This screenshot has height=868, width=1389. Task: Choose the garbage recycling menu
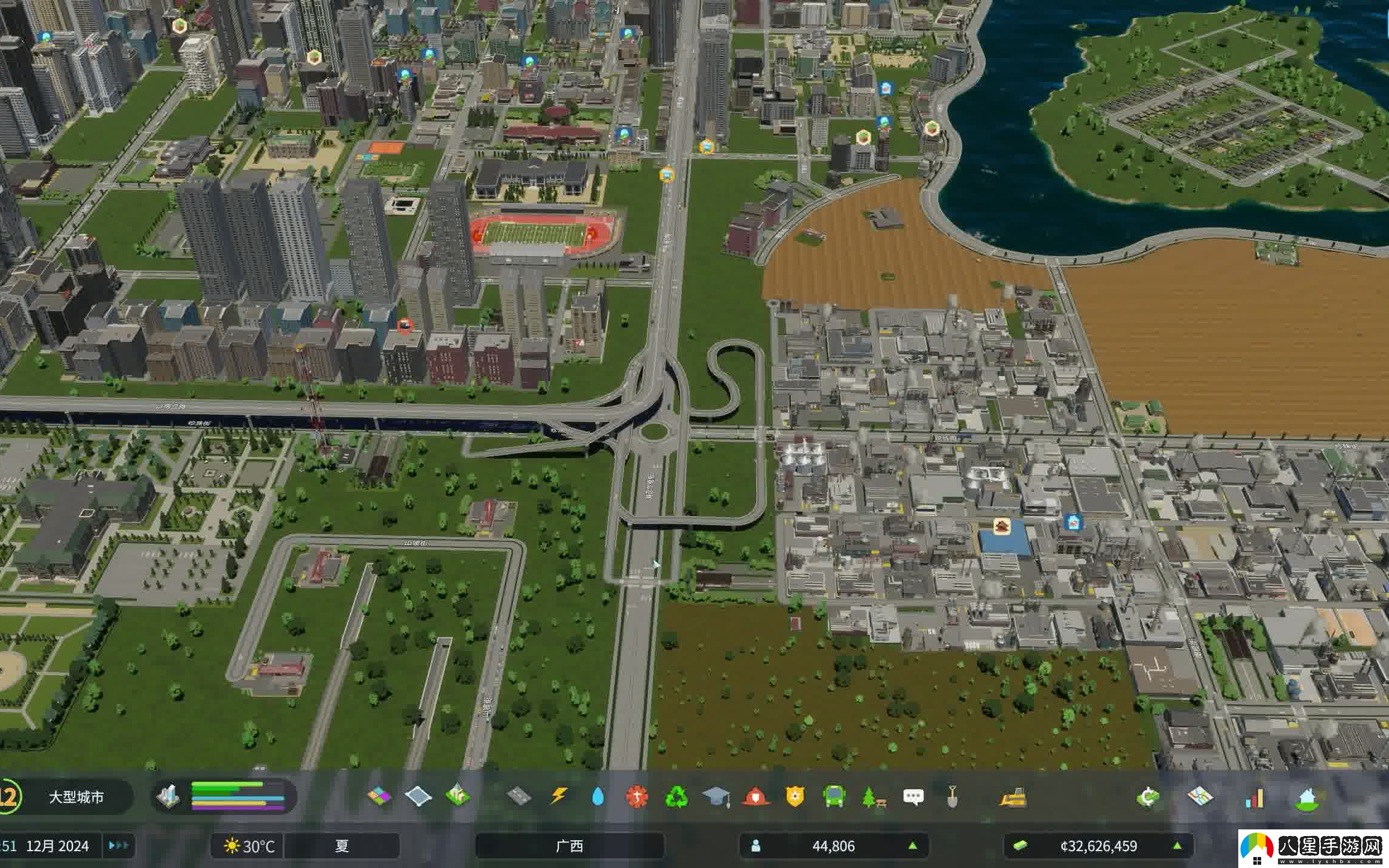[676, 797]
